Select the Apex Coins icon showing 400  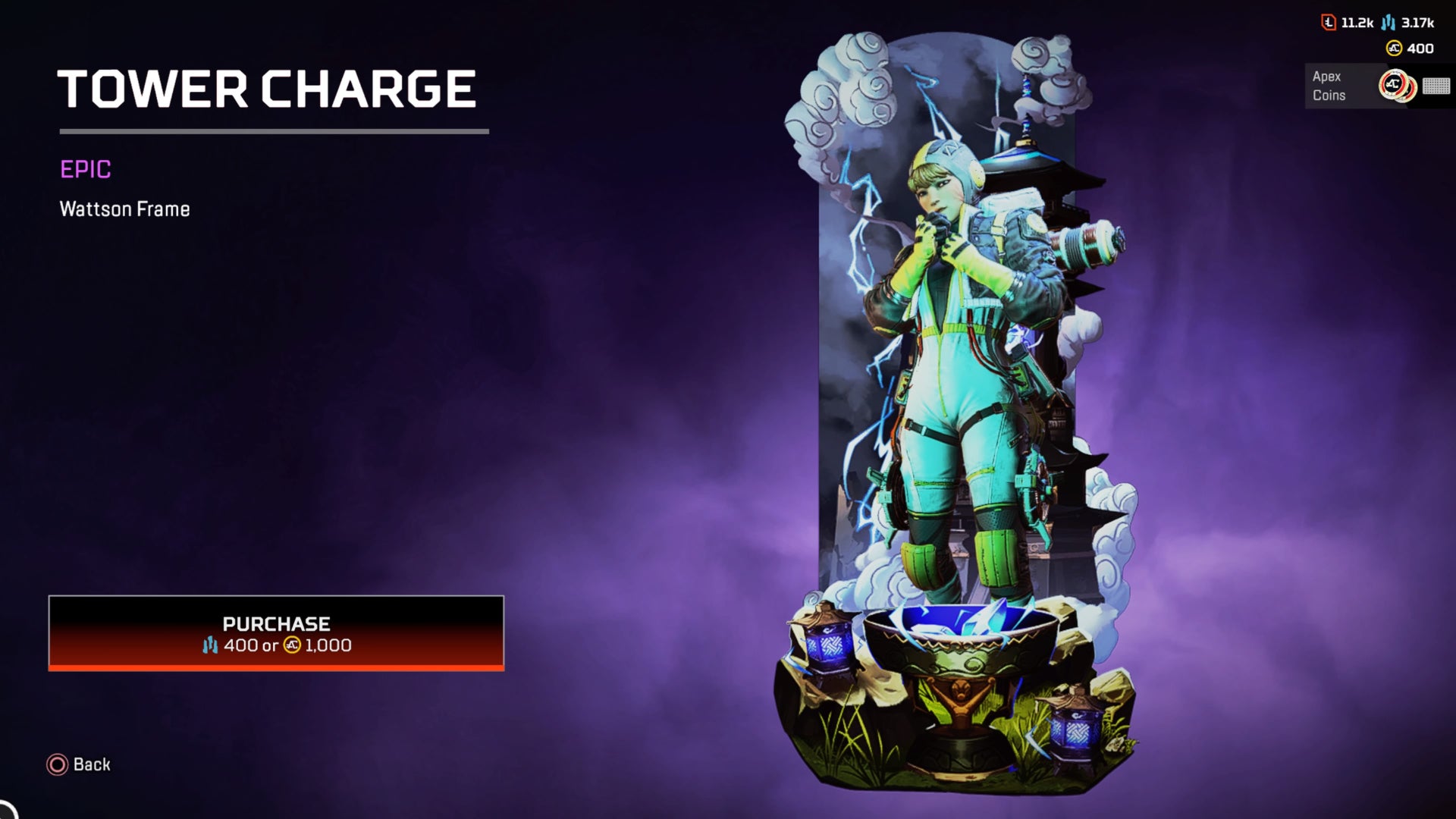1394,48
